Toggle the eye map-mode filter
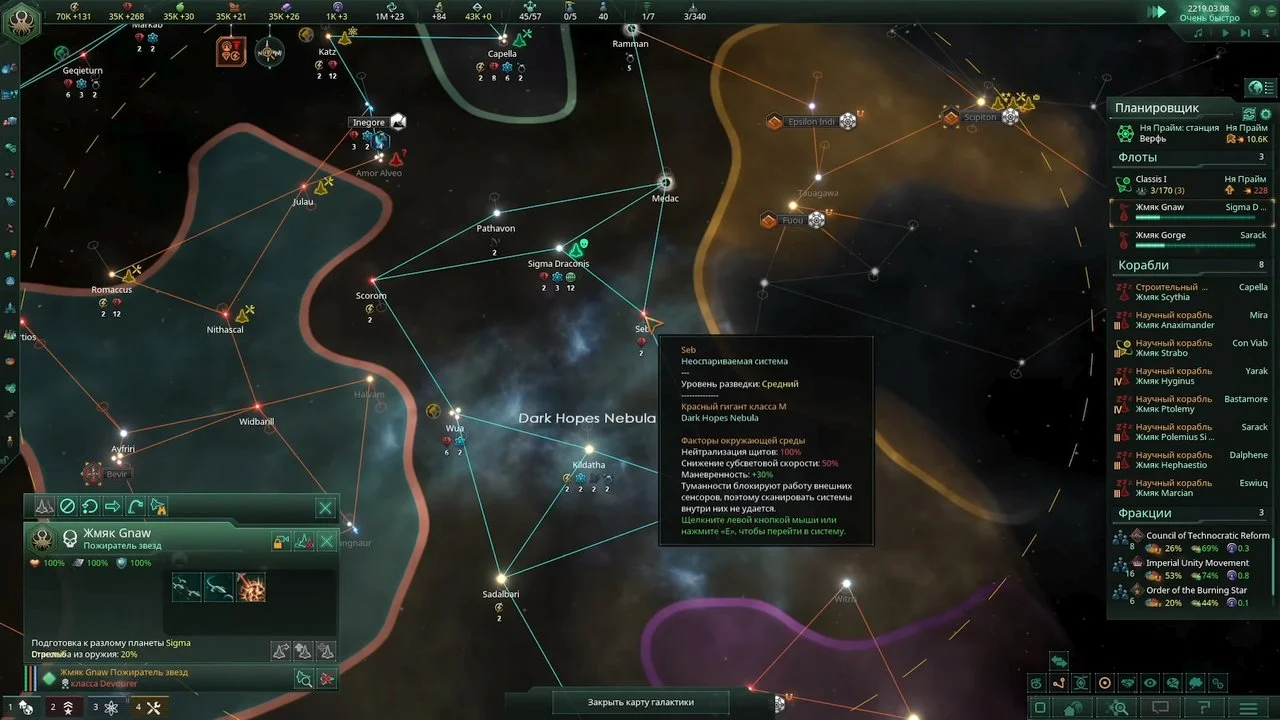 1150,683
